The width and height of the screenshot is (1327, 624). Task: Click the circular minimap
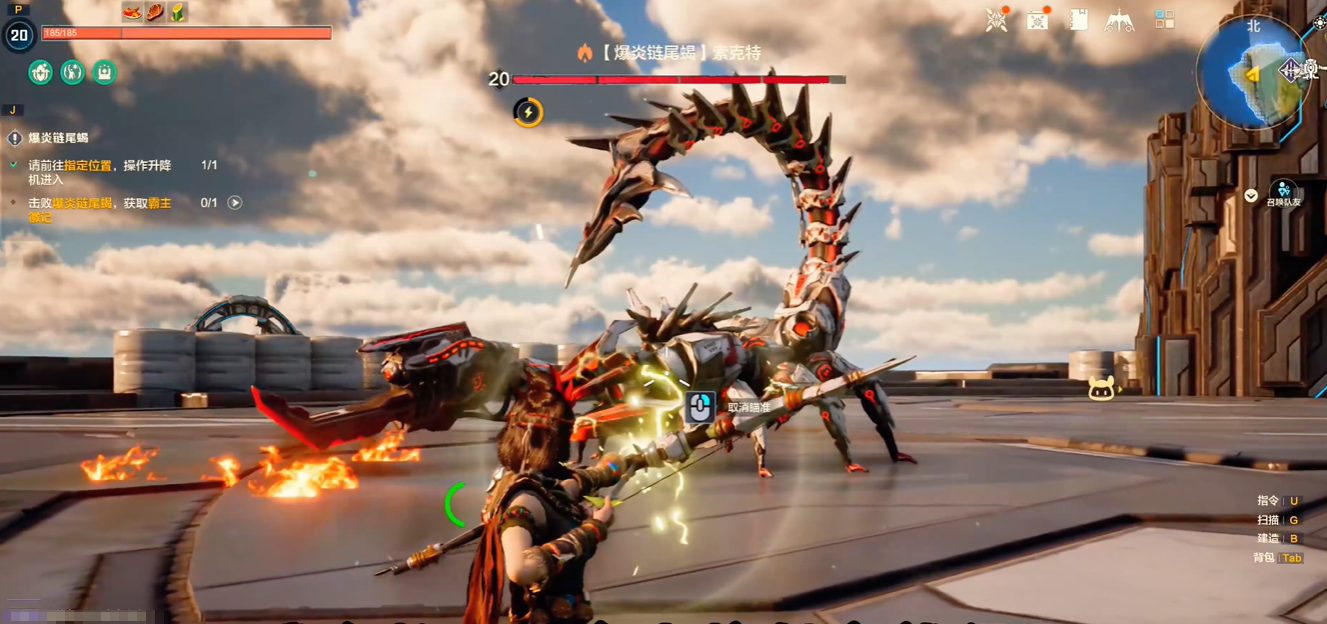[x=1252, y=72]
